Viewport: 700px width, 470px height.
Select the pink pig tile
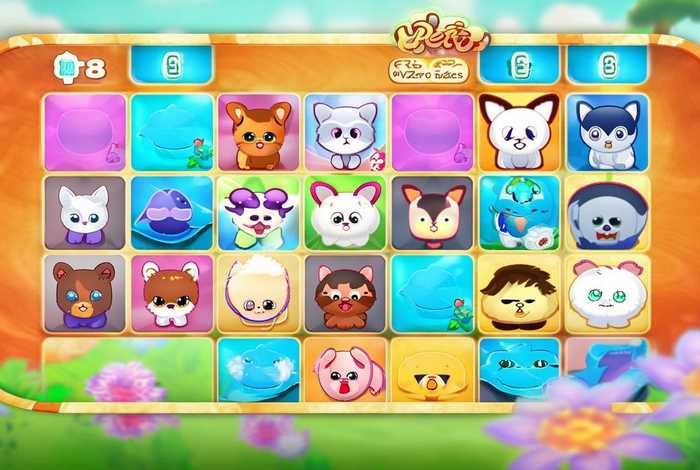[345, 370]
